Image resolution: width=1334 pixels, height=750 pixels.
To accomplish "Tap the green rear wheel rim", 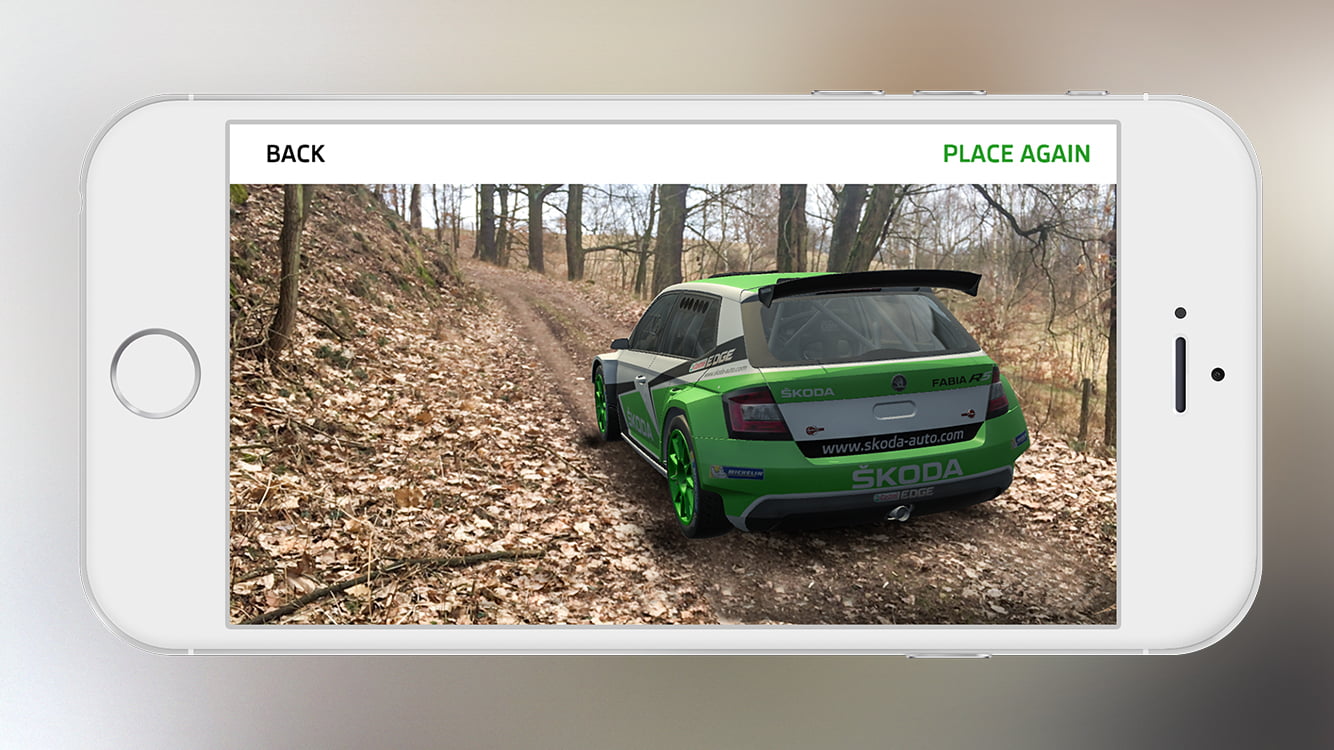I will coord(681,482).
